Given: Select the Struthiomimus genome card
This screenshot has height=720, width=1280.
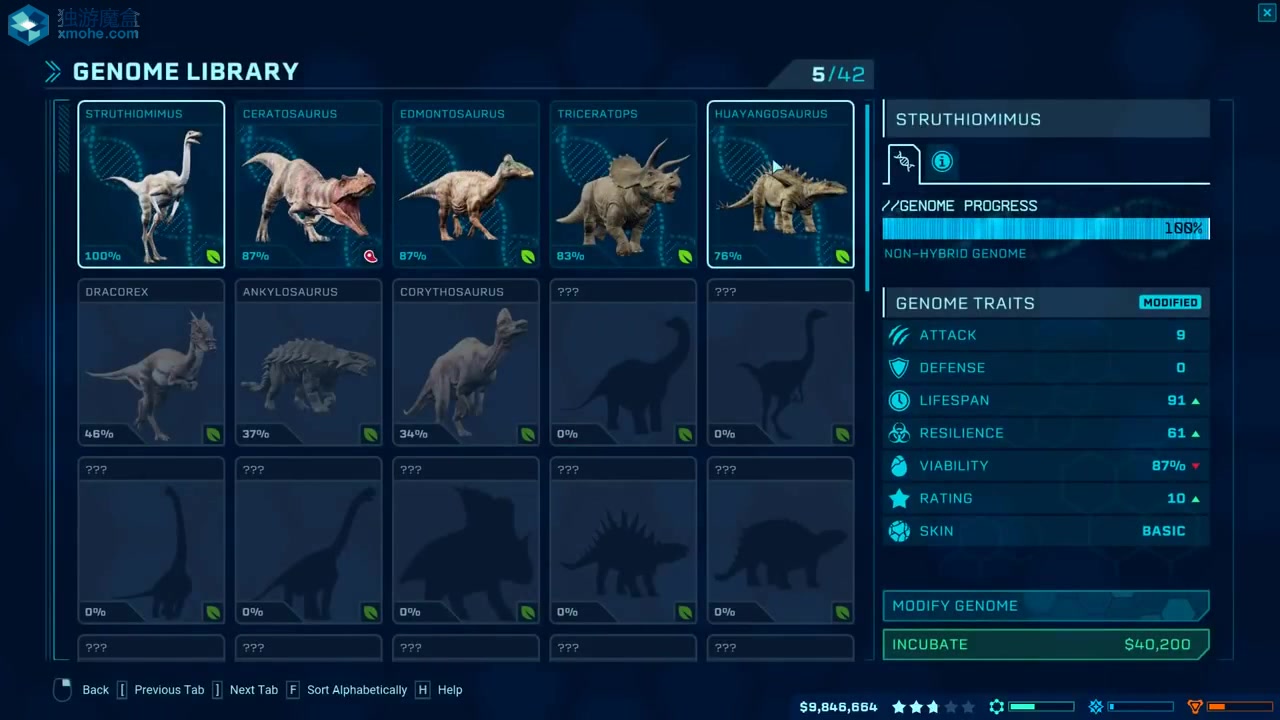Looking at the screenshot, I should (151, 185).
